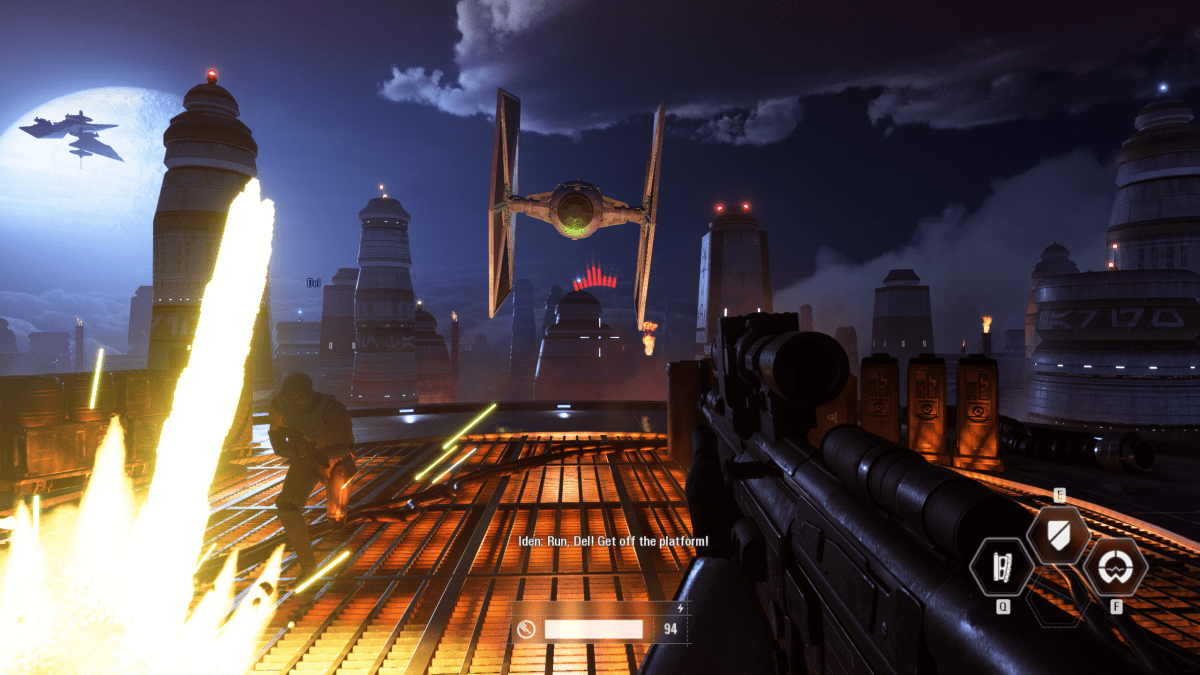The width and height of the screenshot is (1200, 675).
Task: Trigger the circular pulse scan ability
Action: [1115, 567]
